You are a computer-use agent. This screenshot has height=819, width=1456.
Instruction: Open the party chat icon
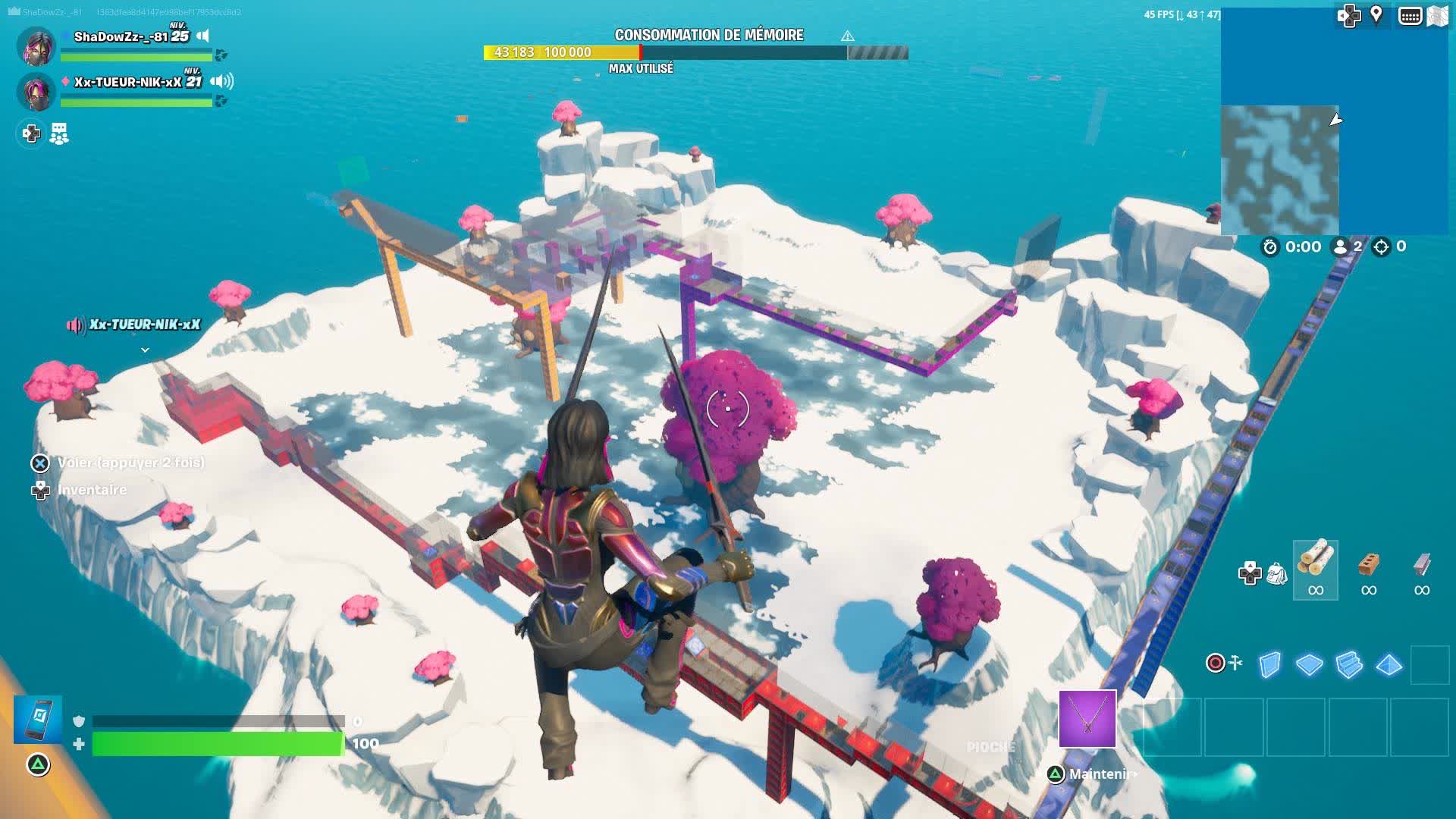coord(59,134)
